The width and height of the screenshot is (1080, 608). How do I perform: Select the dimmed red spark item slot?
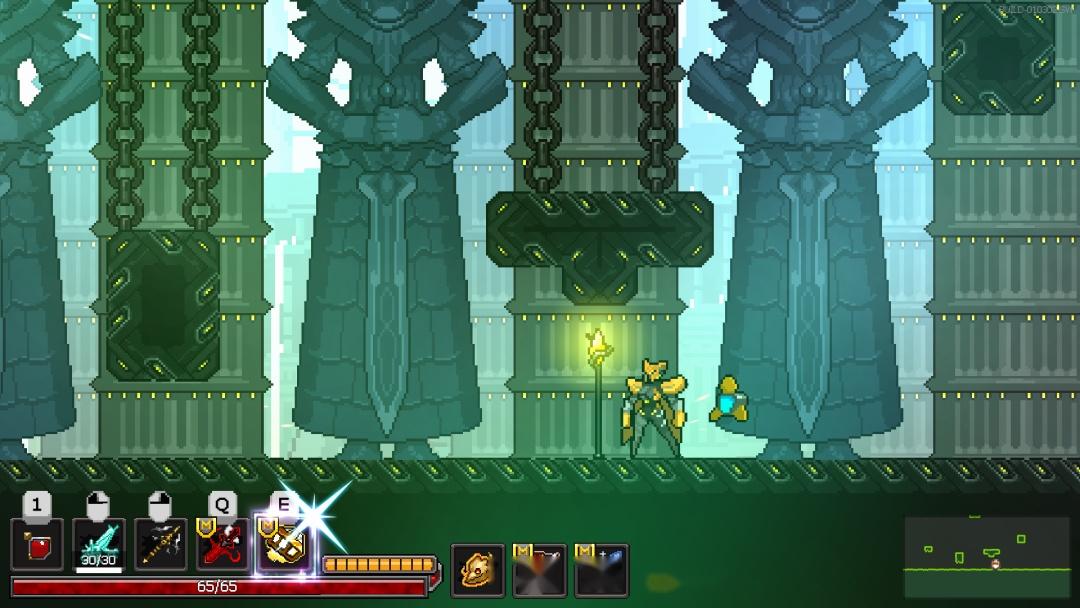click(539, 570)
